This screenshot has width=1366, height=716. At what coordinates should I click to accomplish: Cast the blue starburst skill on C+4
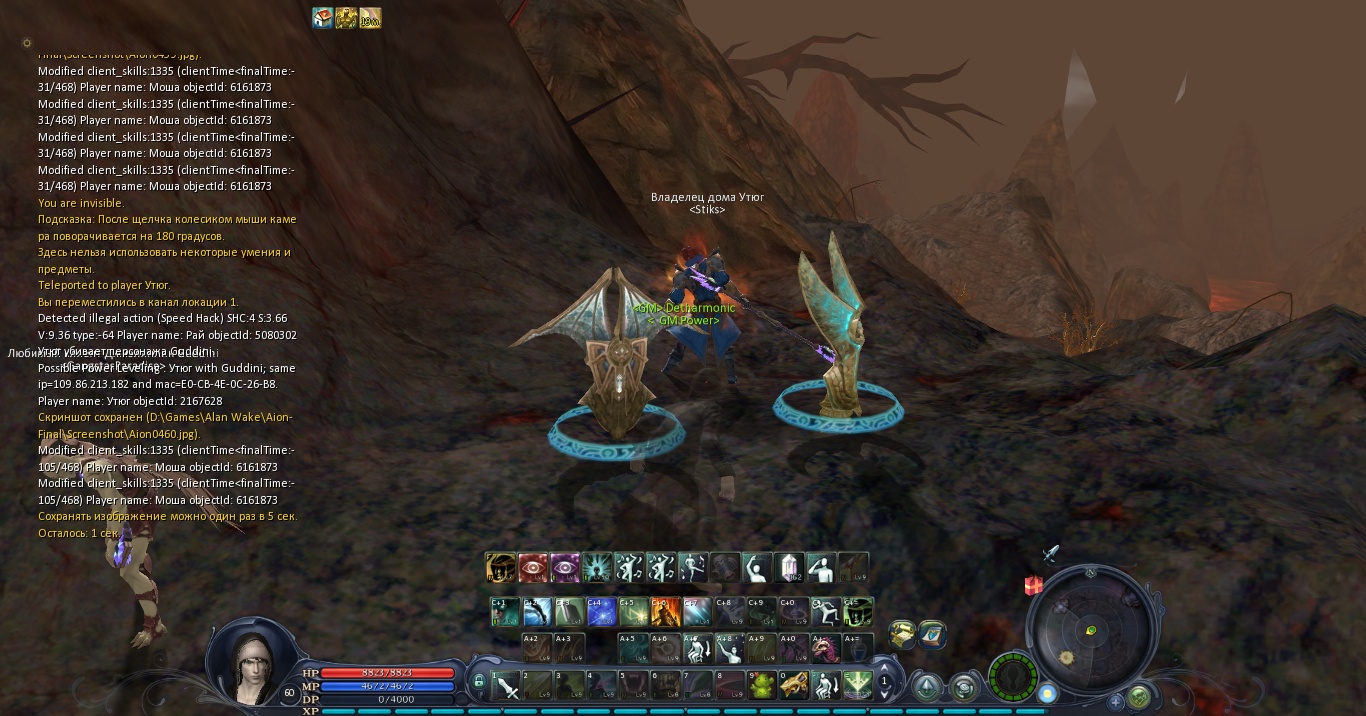click(x=601, y=612)
